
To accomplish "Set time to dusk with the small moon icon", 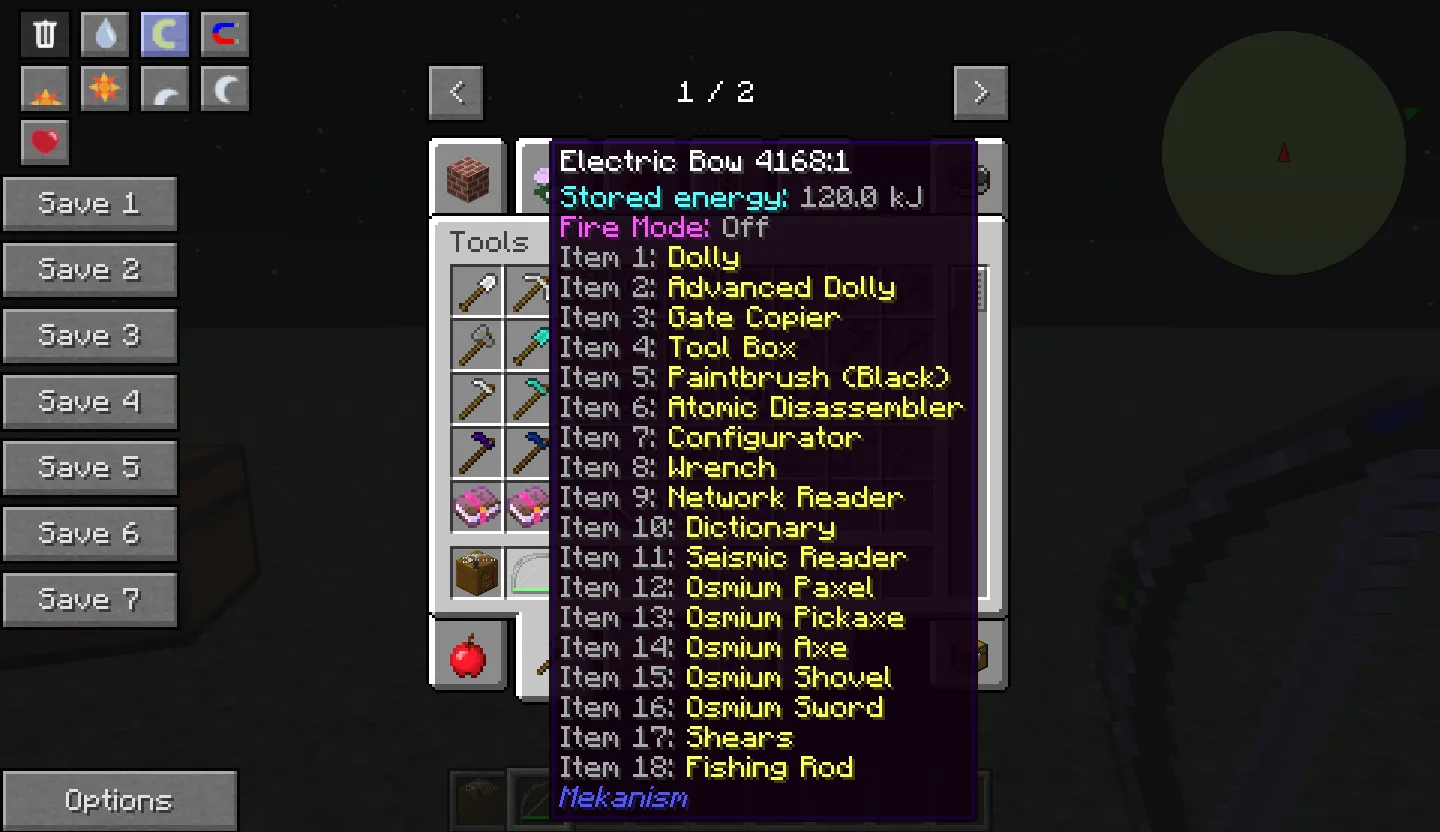I will point(164,88).
